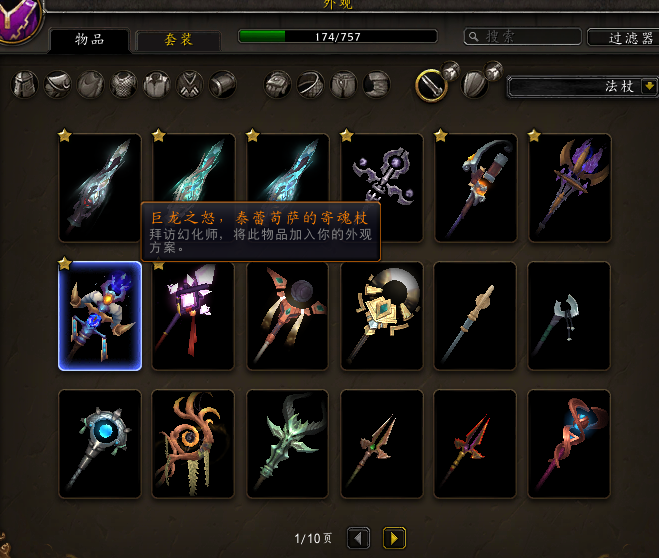Select the head slot helmet icon
The height and width of the screenshot is (558, 659).
click(25, 85)
